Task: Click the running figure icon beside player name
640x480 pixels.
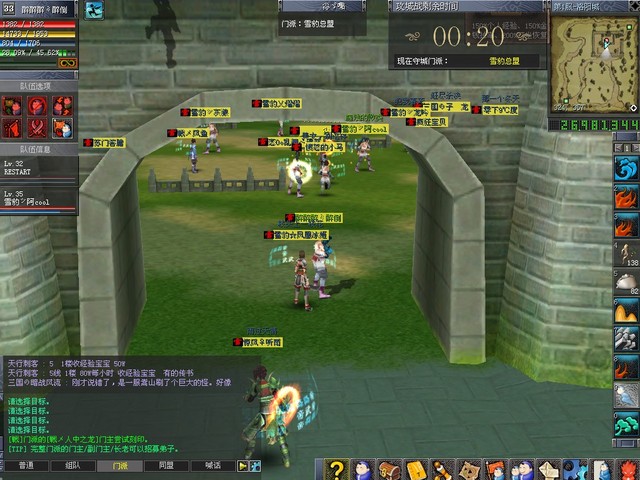Action: pyautogui.click(x=95, y=10)
